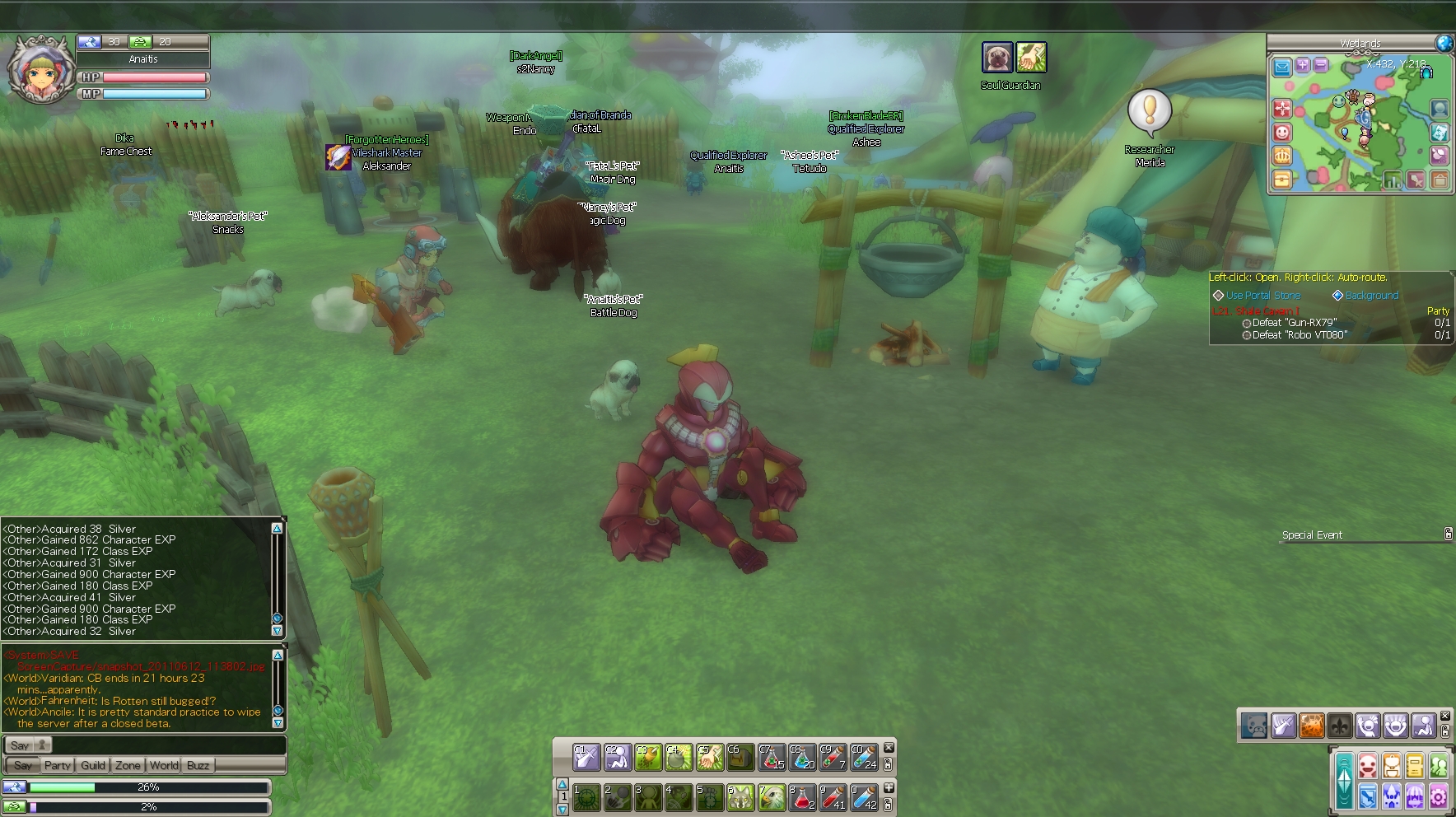Viewport: 1456px width, 817px height.
Task: Open the green friends list icon
Action: pos(1439,767)
